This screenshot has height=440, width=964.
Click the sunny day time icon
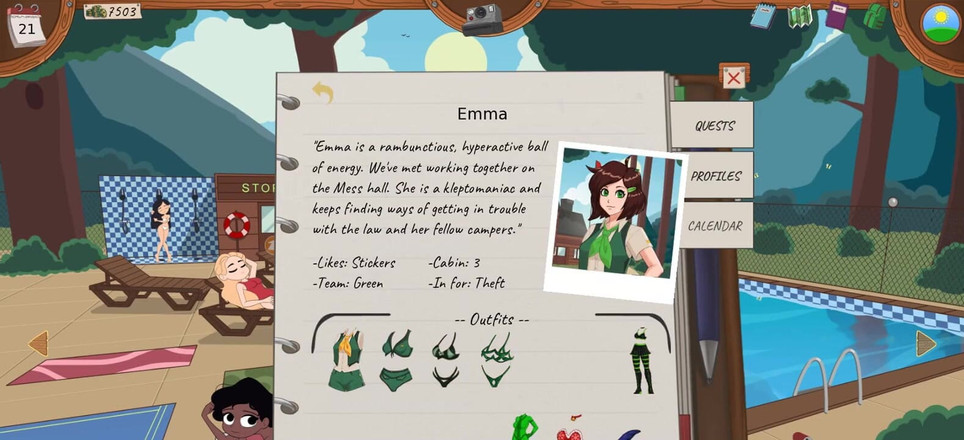[x=940, y=23]
